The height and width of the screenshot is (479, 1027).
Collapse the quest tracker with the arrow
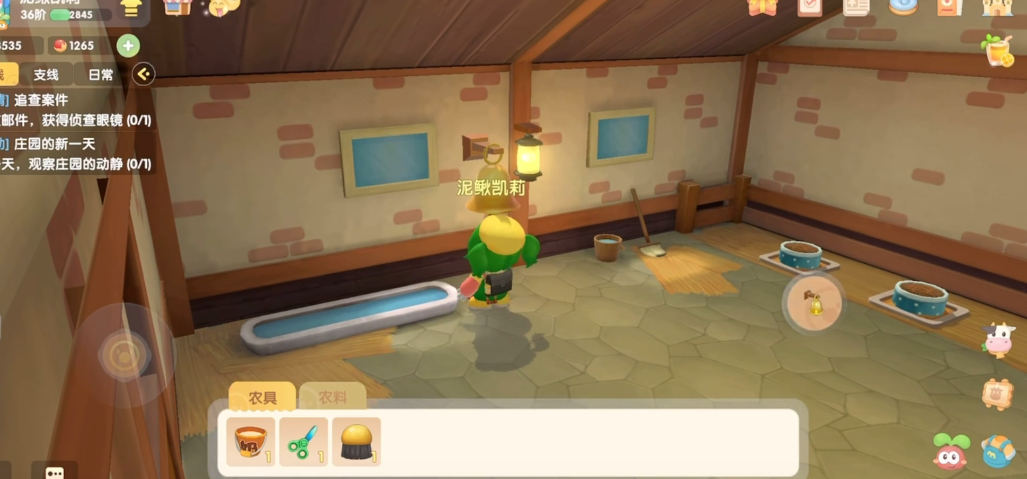pos(144,74)
